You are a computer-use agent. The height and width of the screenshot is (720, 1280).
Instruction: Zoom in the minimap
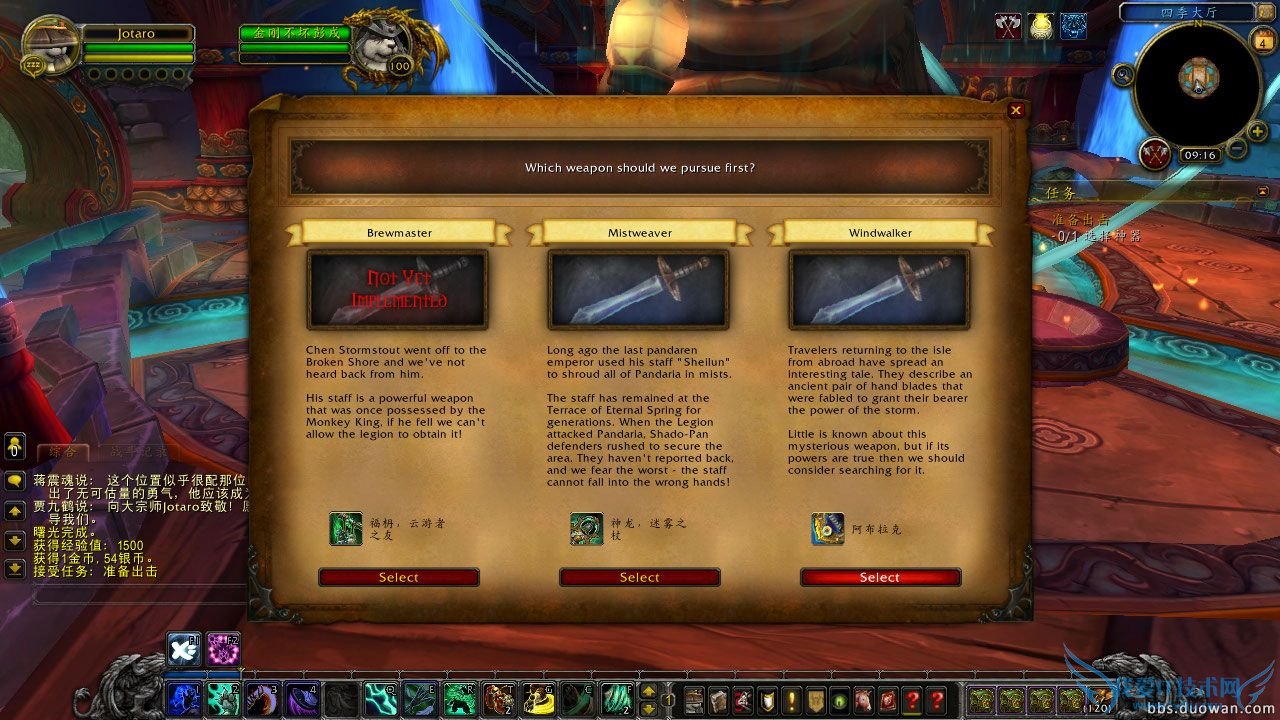pos(1258,131)
